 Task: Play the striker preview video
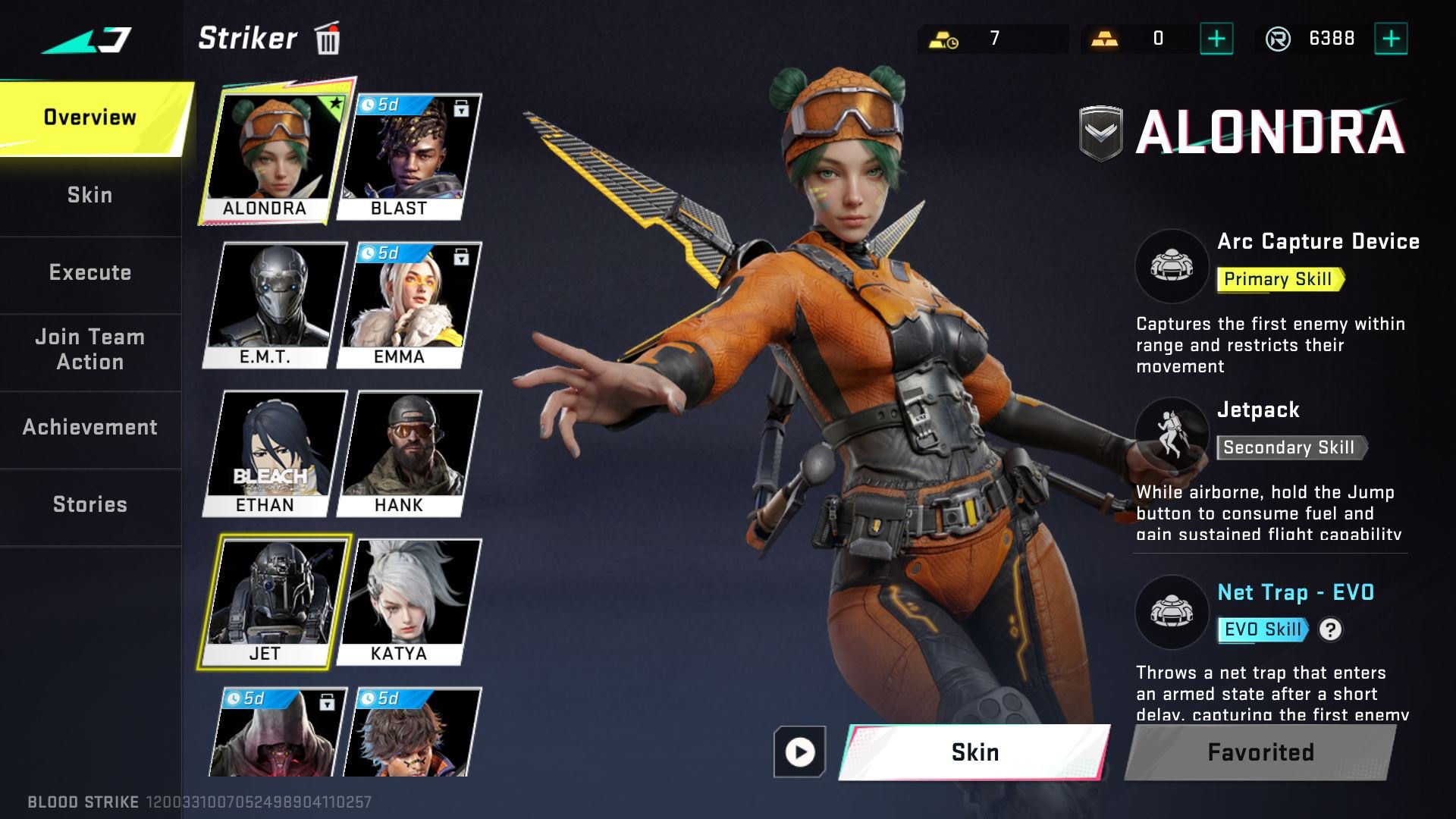click(799, 752)
